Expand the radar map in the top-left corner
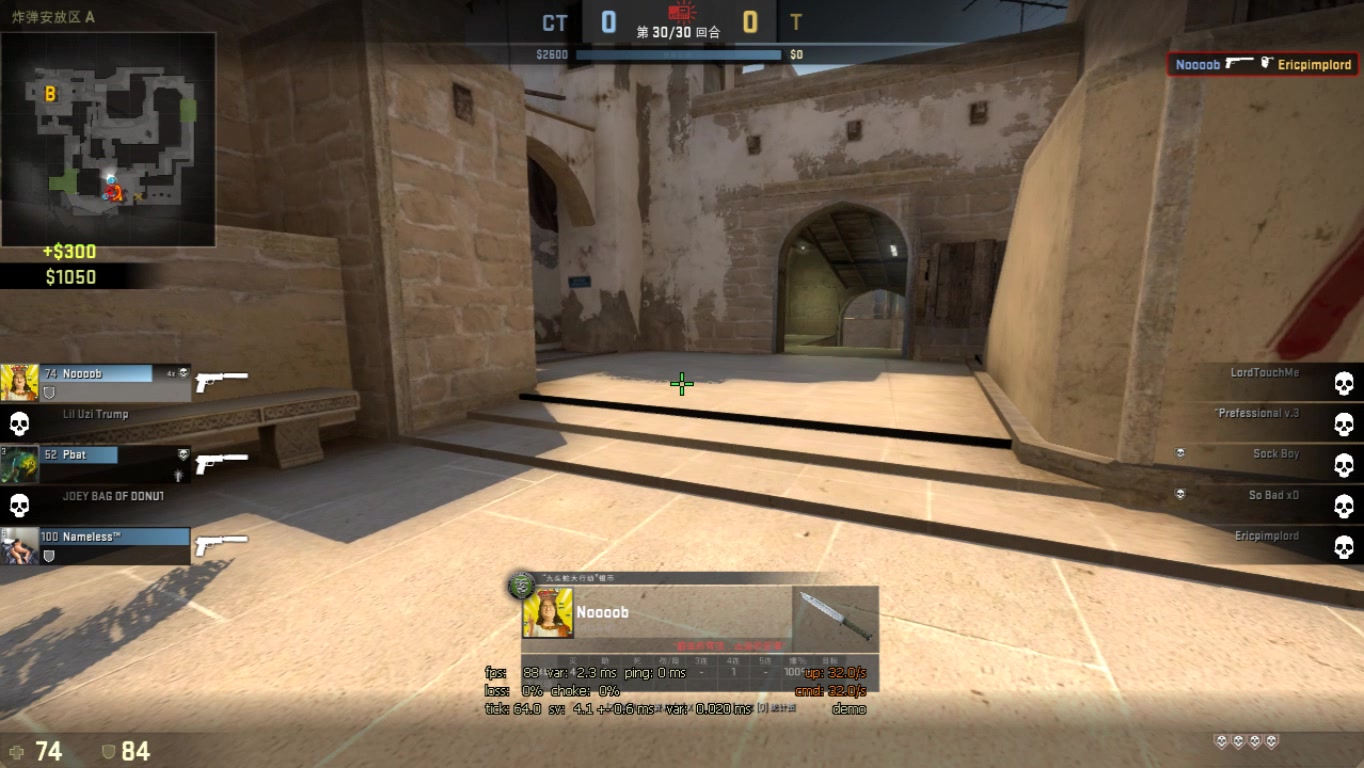This screenshot has width=1364, height=768. 110,135
